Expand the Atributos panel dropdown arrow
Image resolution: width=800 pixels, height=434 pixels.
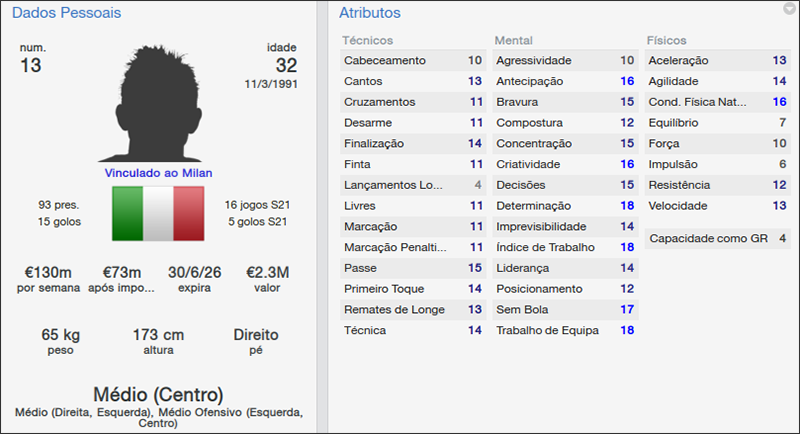tap(789, 9)
